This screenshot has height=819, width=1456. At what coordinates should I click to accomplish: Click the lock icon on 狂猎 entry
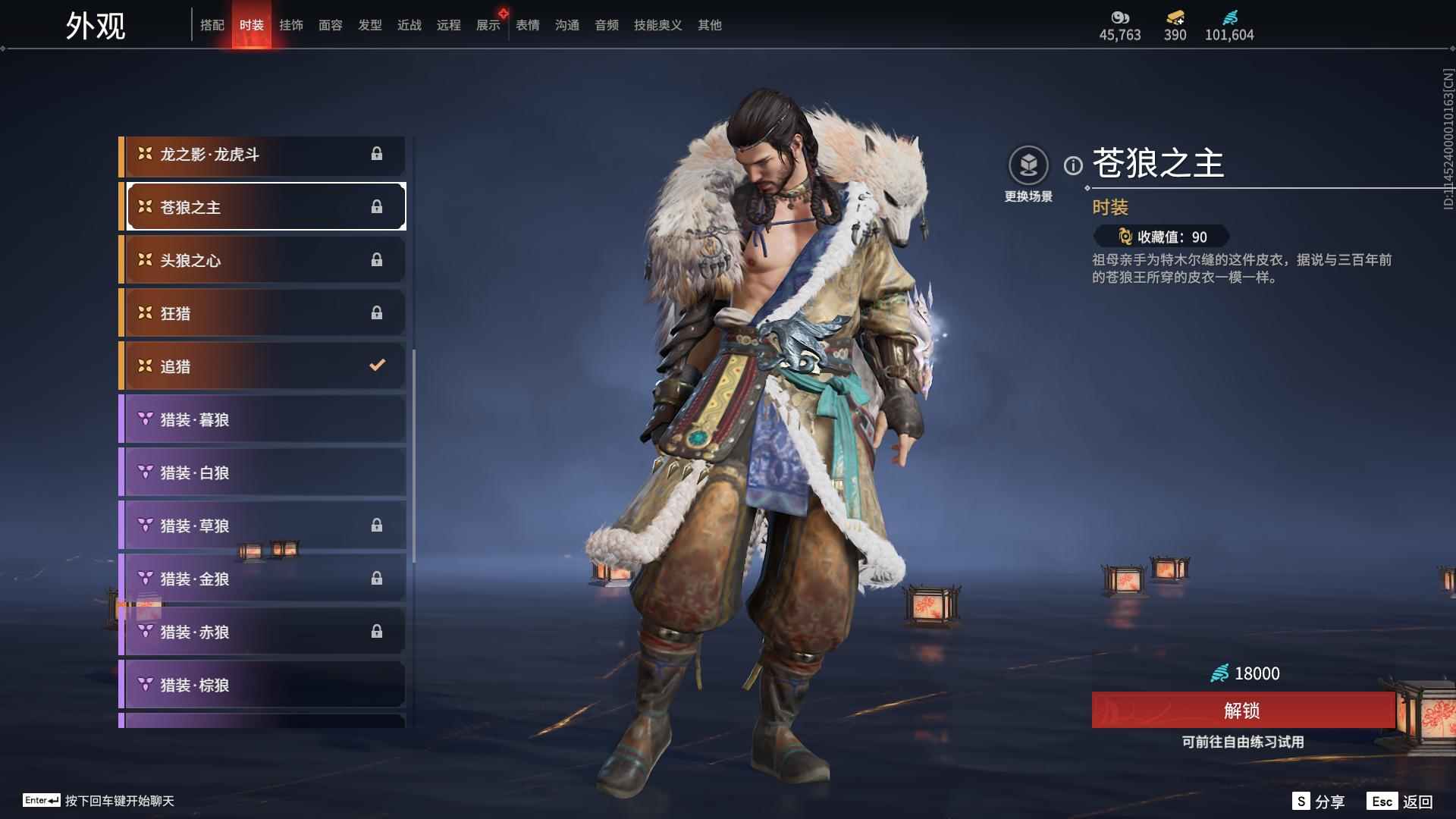click(378, 312)
